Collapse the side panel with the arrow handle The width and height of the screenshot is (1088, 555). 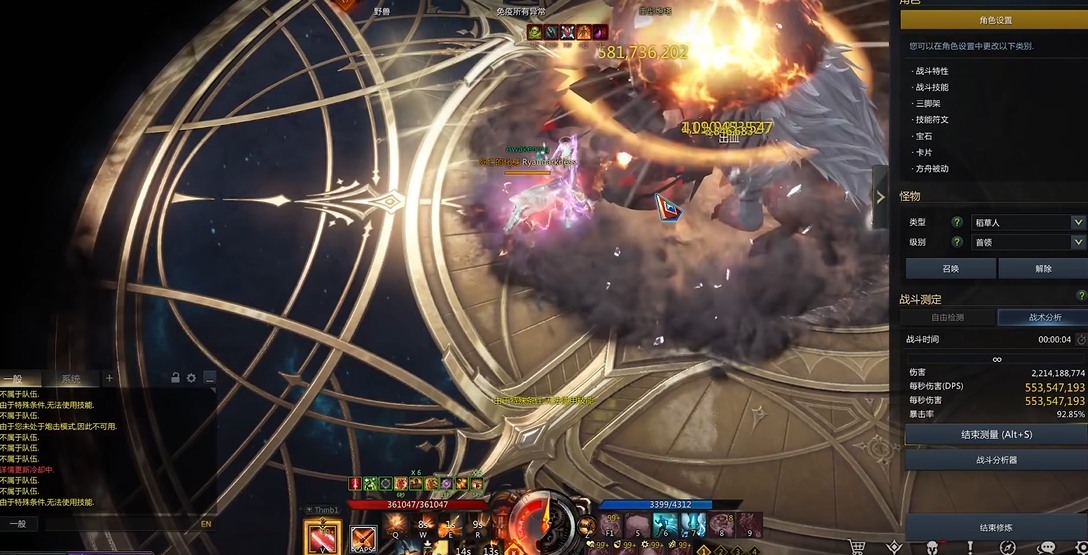880,197
